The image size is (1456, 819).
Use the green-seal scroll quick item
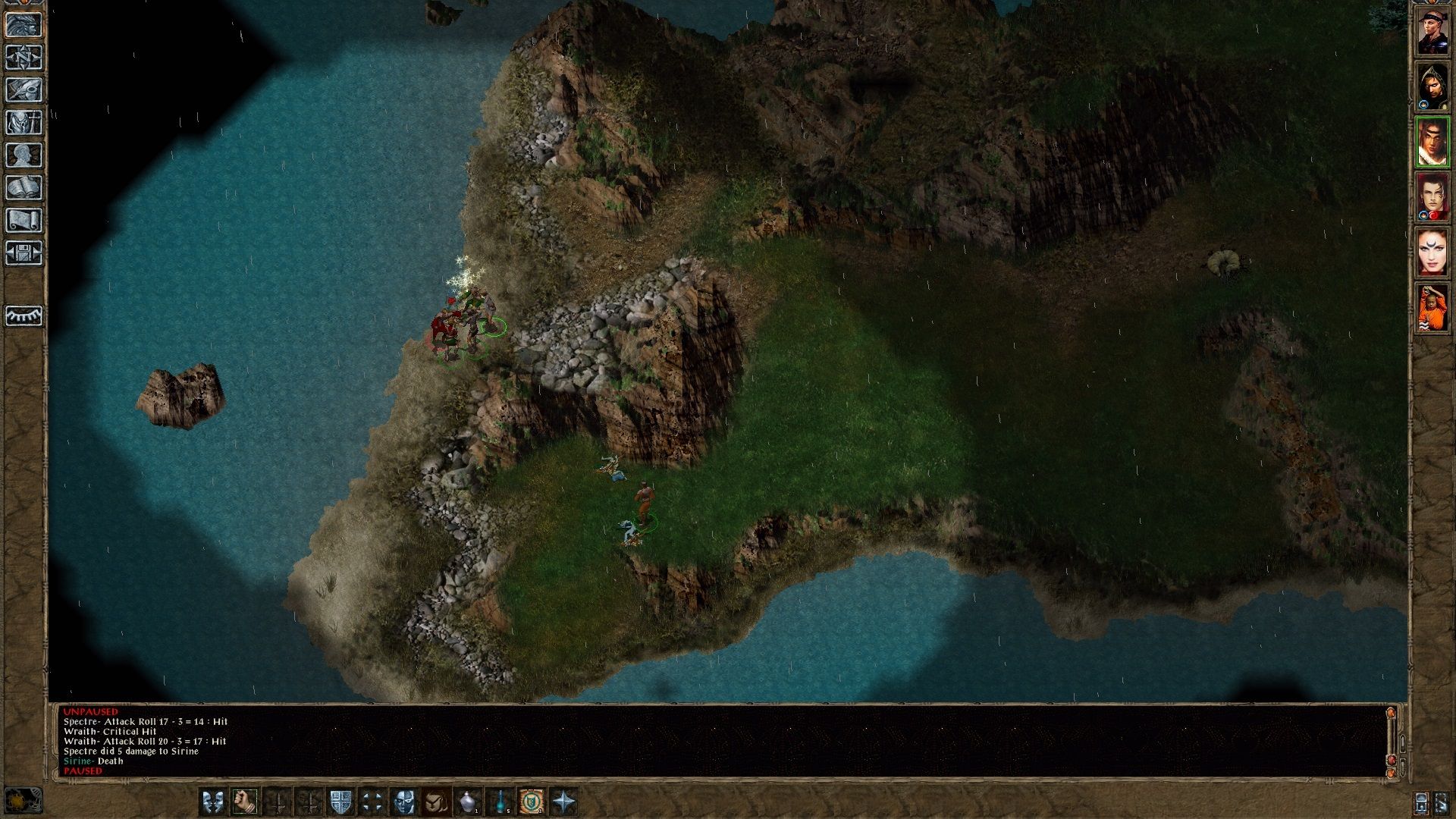pos(532,801)
